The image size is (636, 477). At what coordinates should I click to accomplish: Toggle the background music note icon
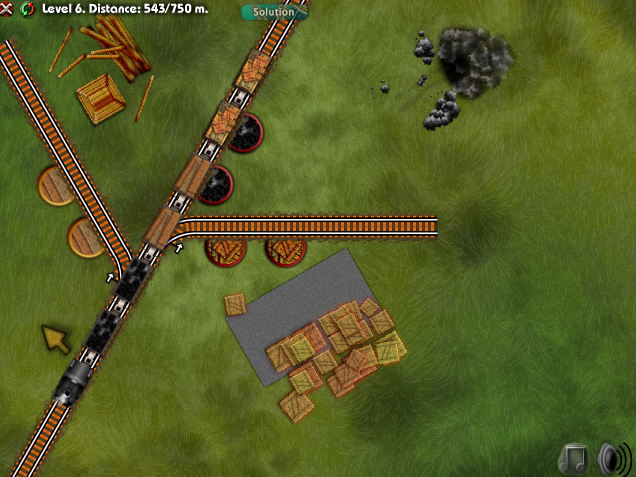(x=575, y=458)
